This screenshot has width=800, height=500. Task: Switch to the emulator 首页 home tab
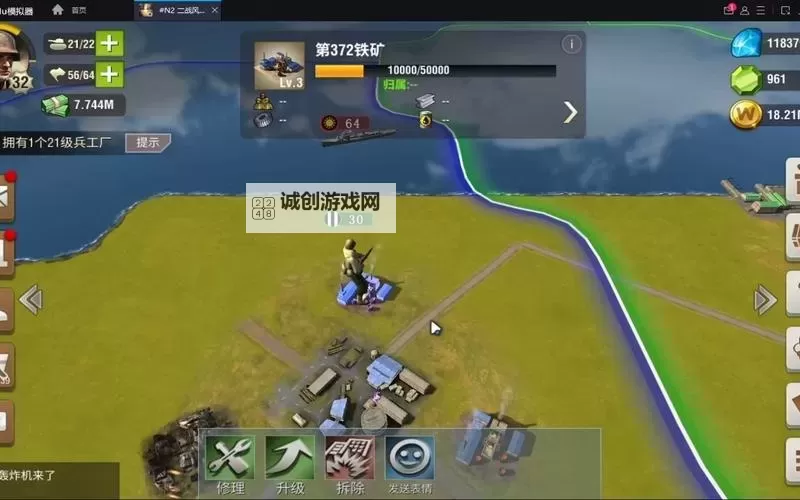70,10
